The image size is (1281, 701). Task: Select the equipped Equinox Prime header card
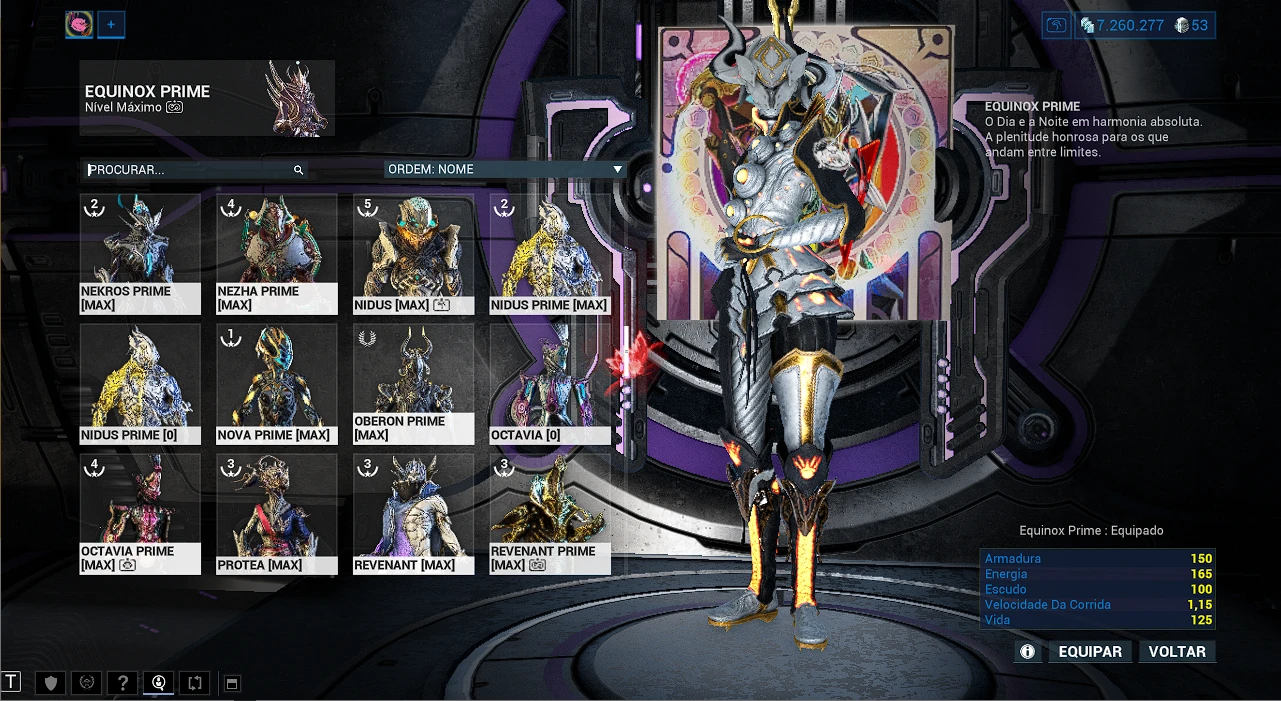[x=207, y=98]
